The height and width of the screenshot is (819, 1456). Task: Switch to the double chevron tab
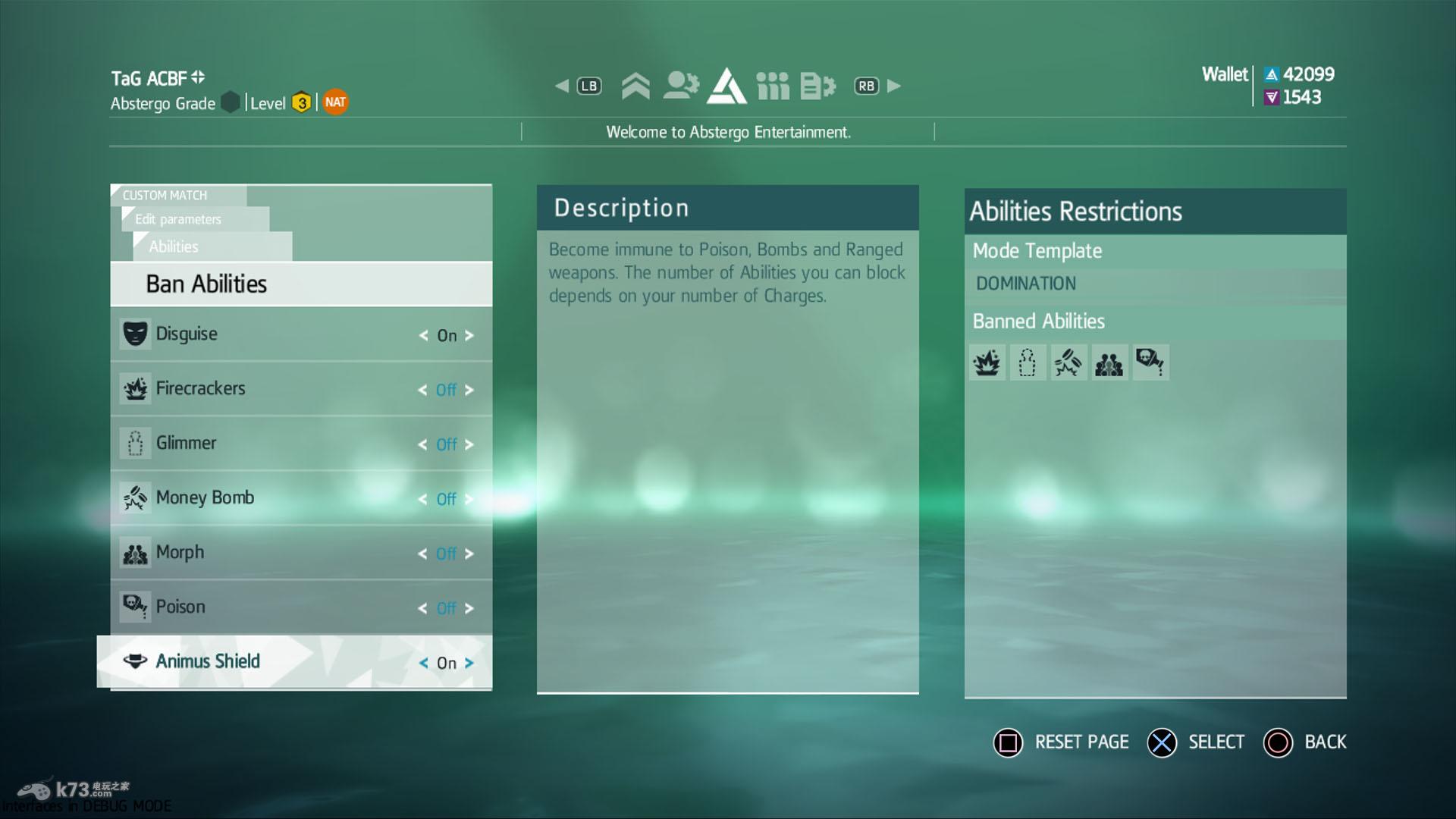click(x=635, y=86)
